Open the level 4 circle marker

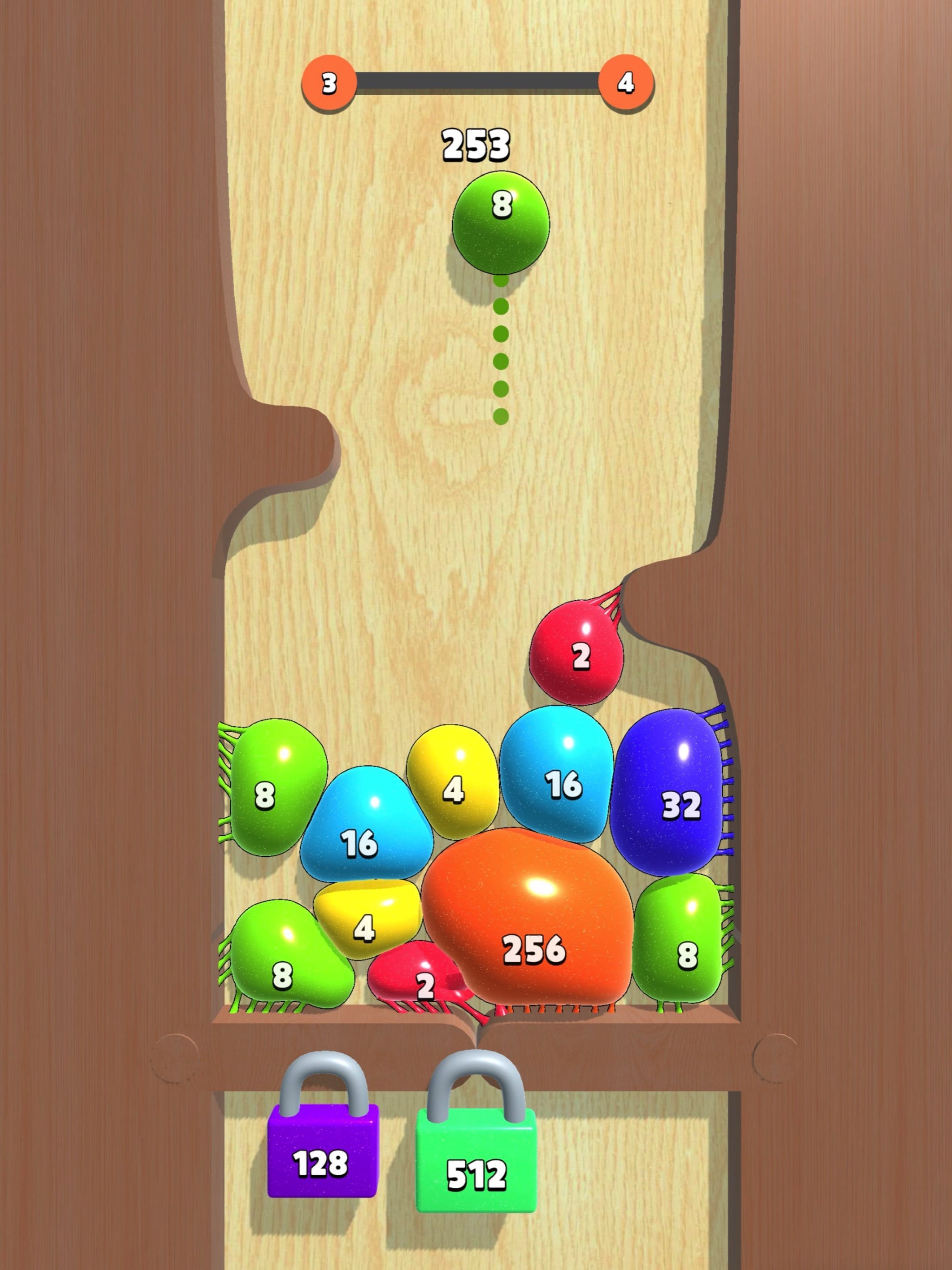pos(624,83)
